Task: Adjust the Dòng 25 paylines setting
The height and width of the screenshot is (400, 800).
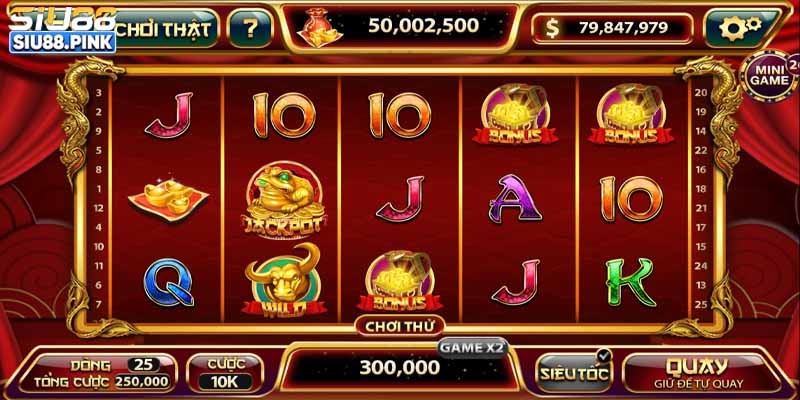Action: pyautogui.click(x=142, y=363)
